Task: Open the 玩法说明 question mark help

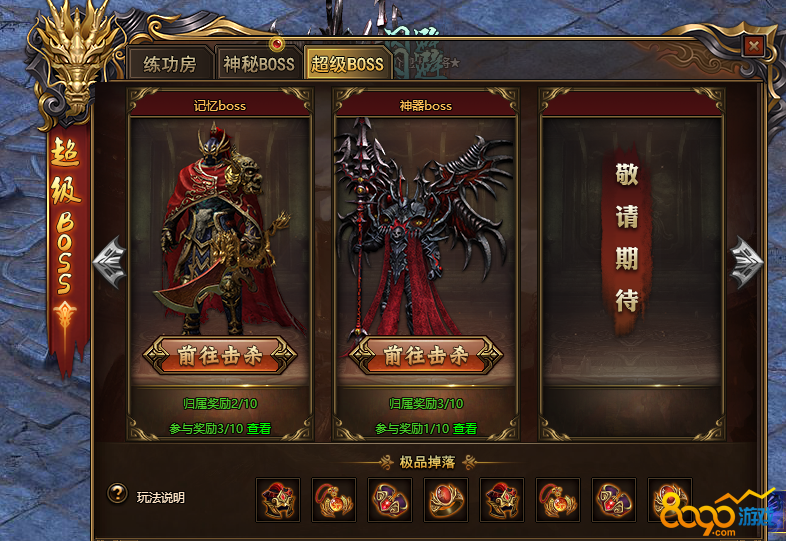Action: (x=118, y=495)
